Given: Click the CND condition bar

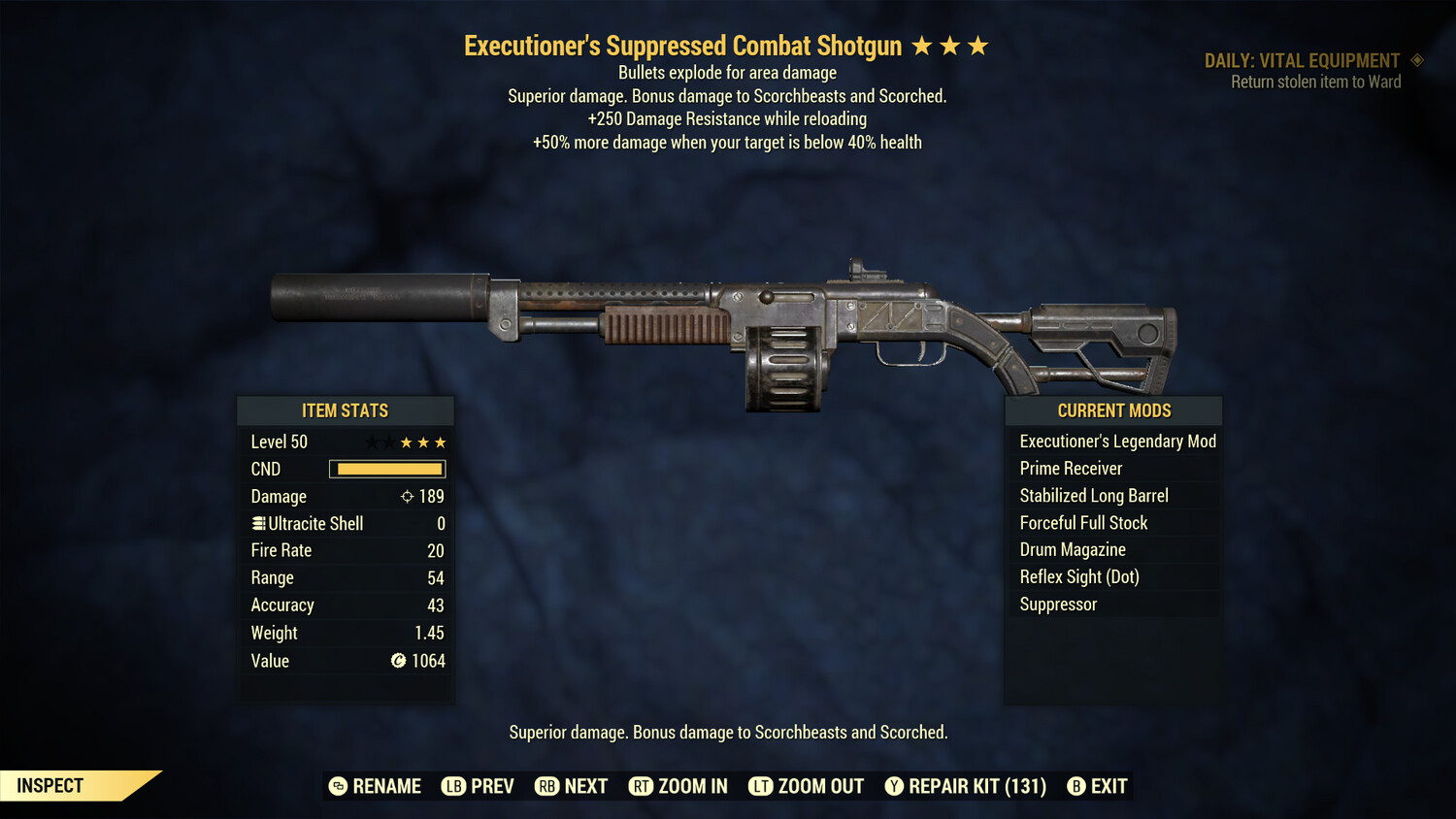Looking at the screenshot, I should [x=386, y=469].
